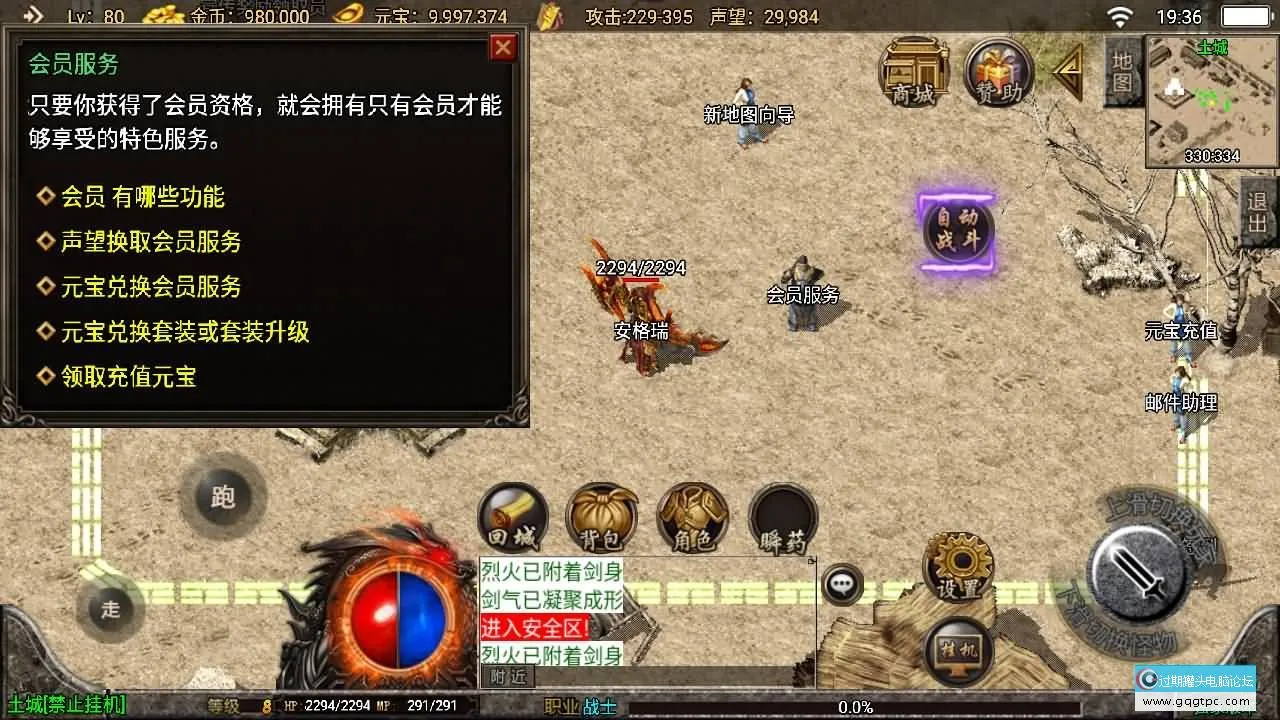This screenshot has height=720, width=1280.
Task: Toggle 自动战斗 auto-battle mode
Action: (956, 230)
